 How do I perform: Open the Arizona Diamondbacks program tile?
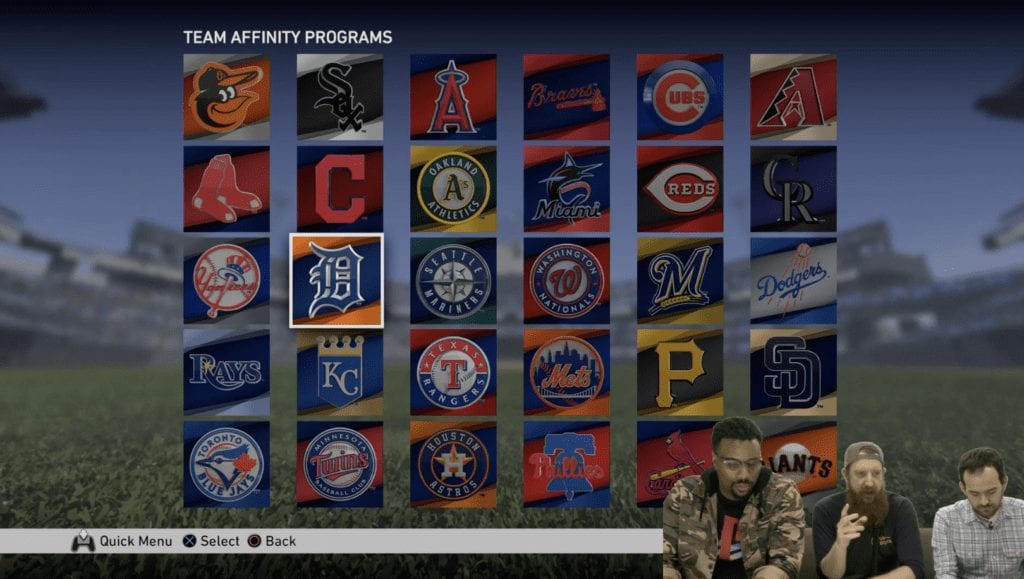[793, 97]
